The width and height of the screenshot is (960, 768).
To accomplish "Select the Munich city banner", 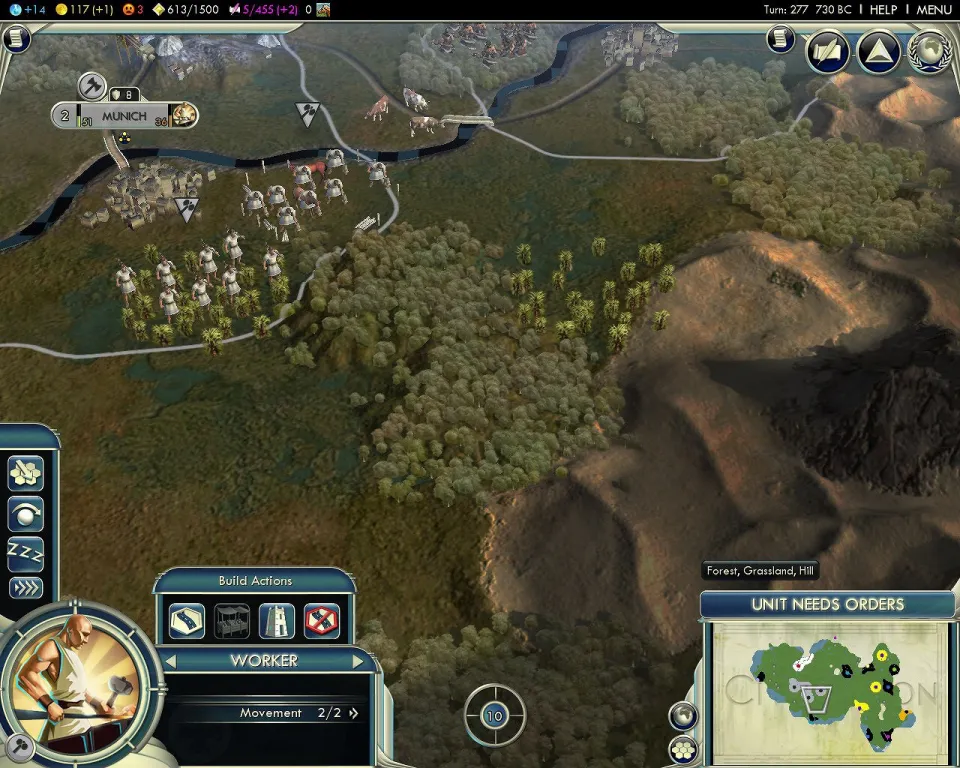I will (x=124, y=116).
